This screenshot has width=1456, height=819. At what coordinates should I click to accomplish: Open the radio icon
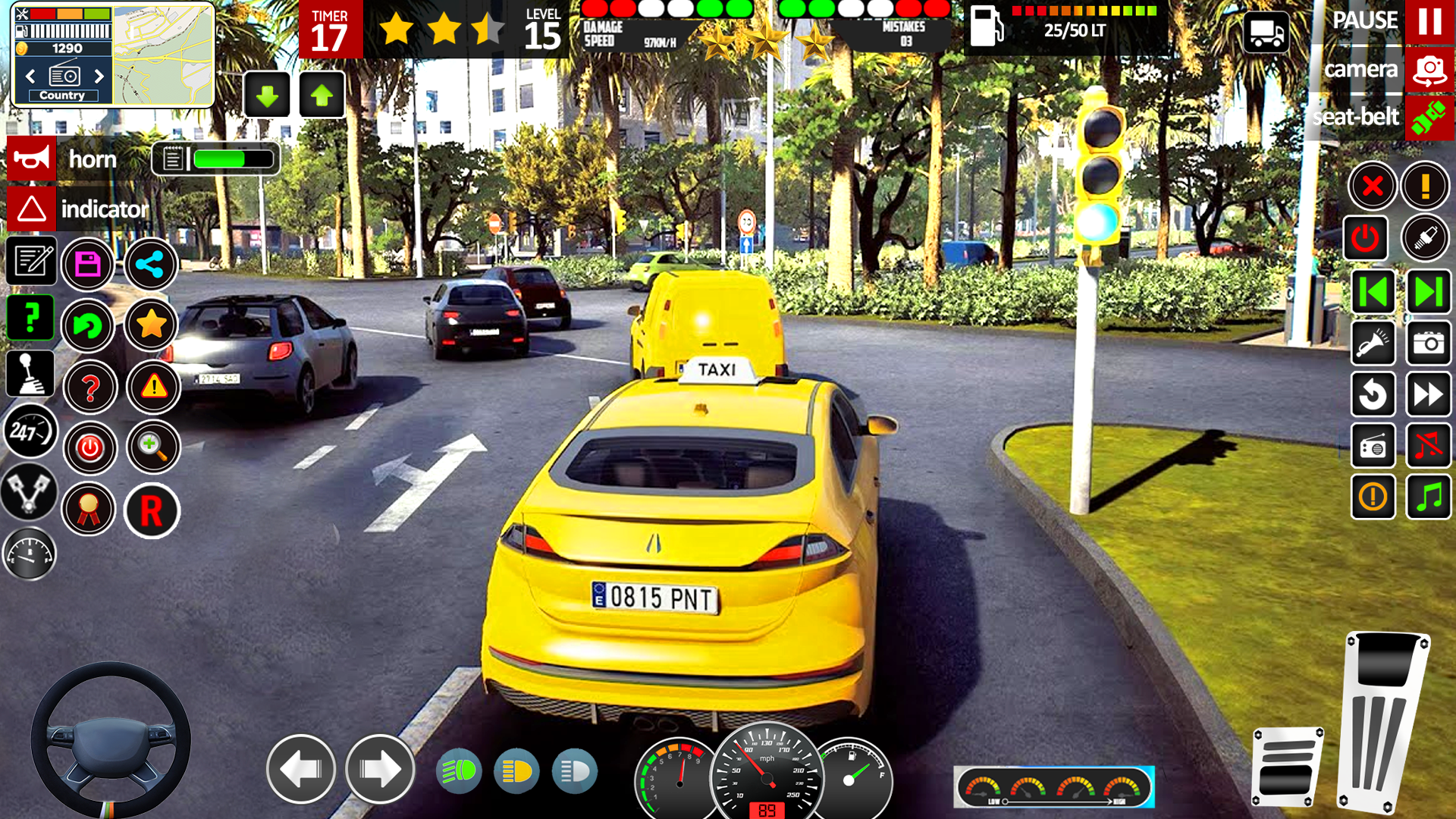pyautogui.click(x=1373, y=446)
